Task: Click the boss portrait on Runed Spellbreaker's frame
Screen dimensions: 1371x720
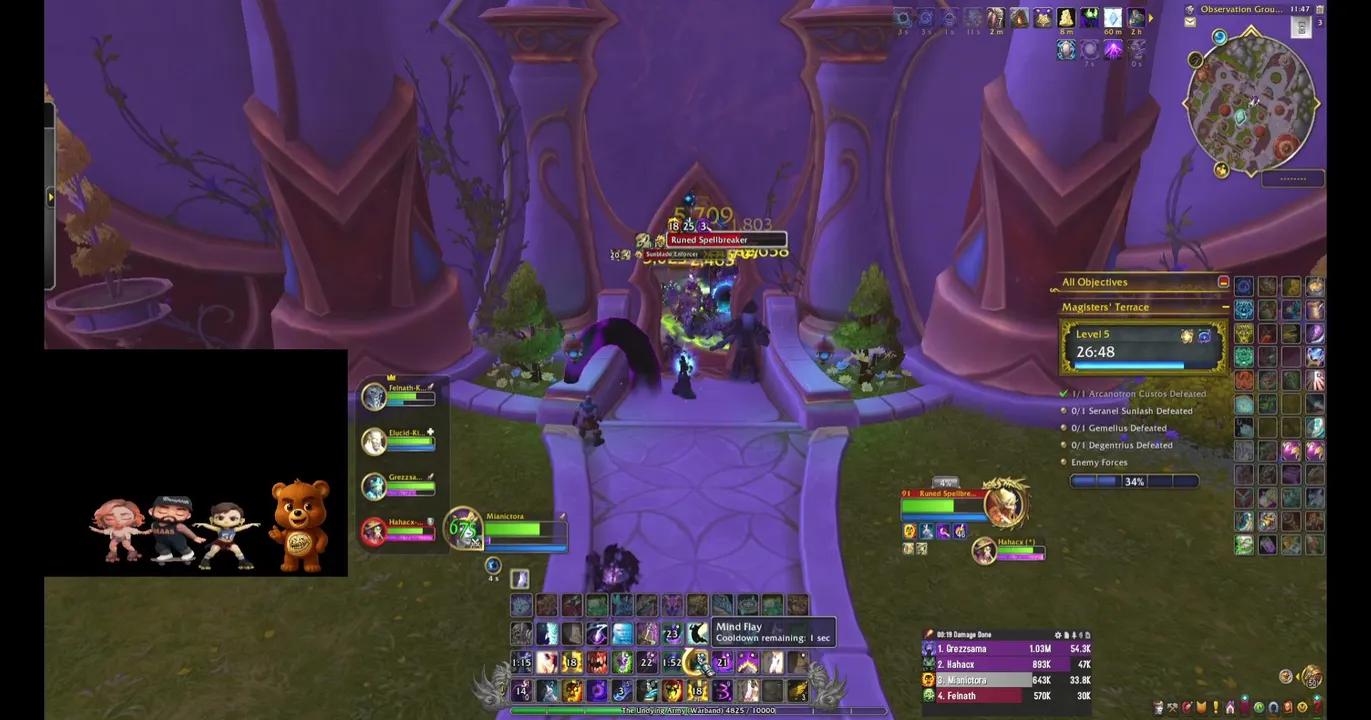Action: [x=1005, y=506]
